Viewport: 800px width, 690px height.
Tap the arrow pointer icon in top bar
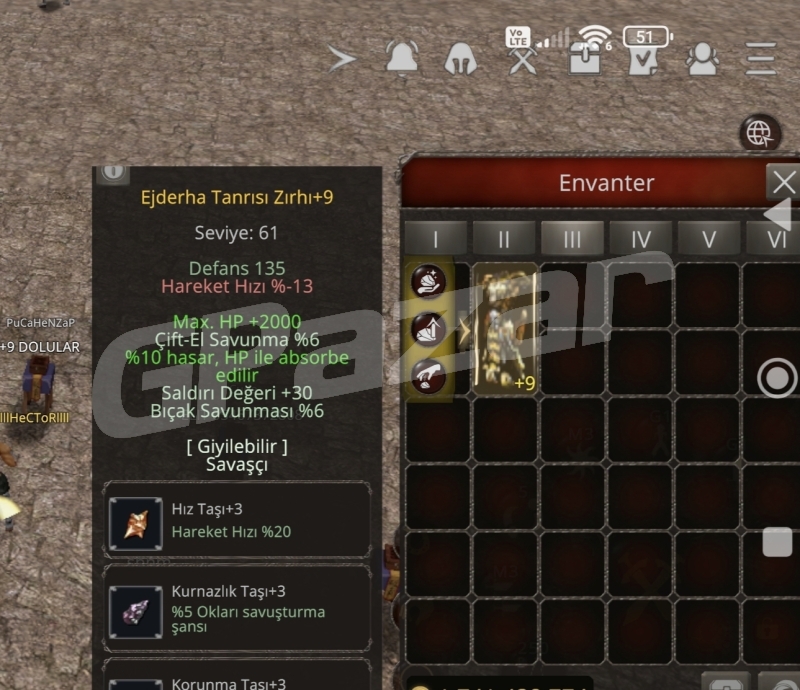pyautogui.click(x=342, y=58)
